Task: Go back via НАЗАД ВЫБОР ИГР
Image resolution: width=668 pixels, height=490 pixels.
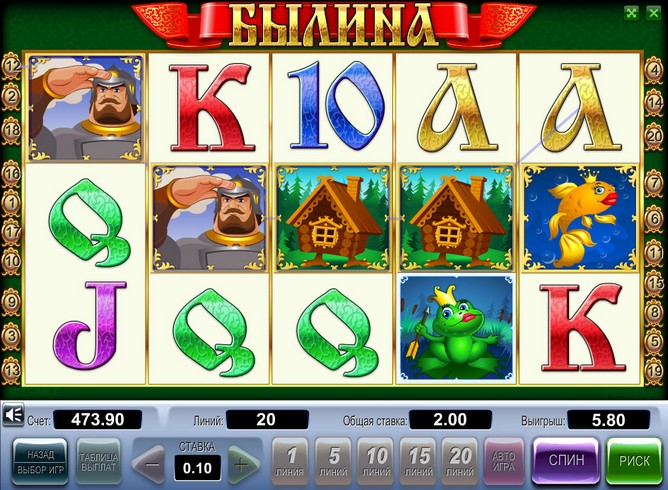Action: [x=40, y=462]
